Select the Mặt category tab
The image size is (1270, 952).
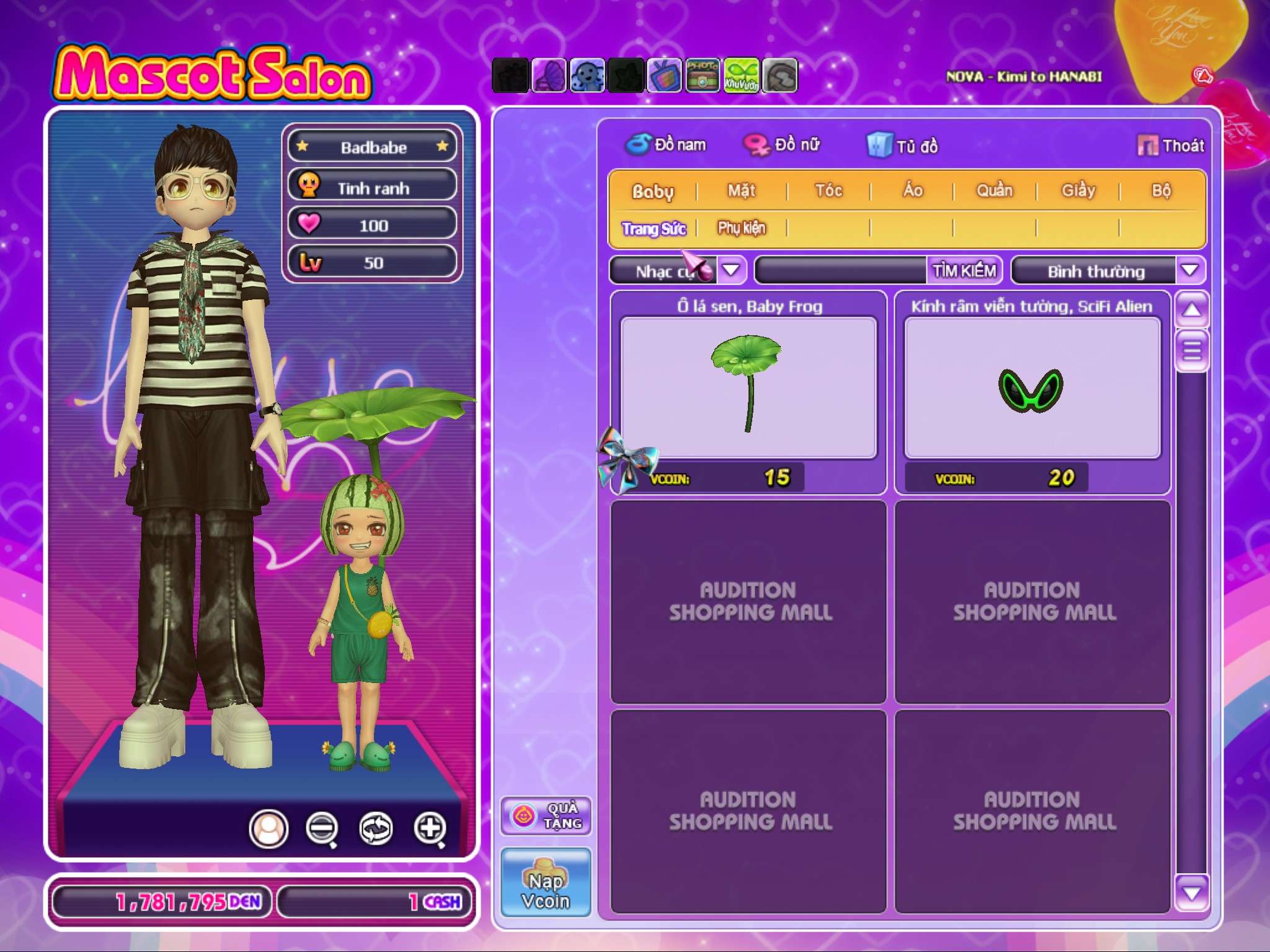click(742, 191)
